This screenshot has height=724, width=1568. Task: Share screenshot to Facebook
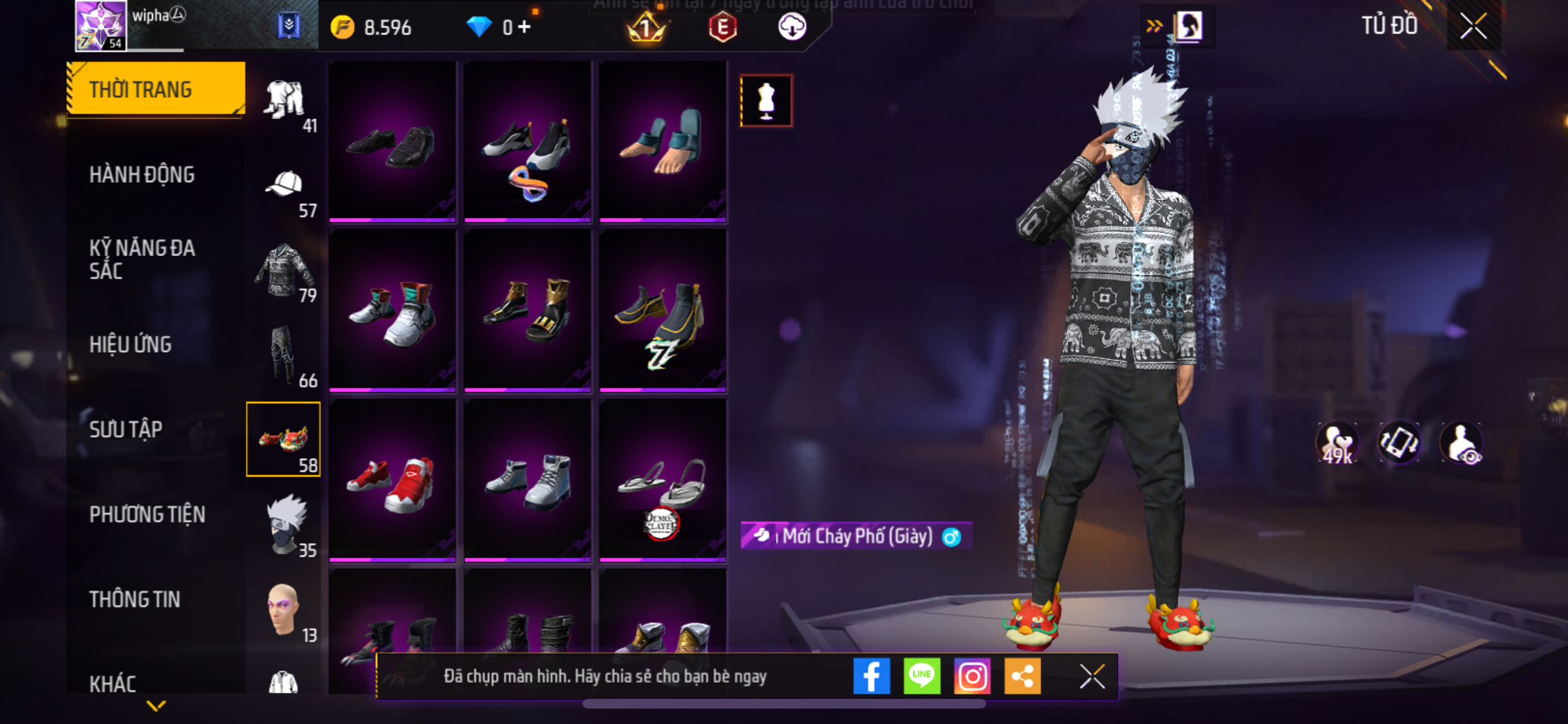[x=872, y=676]
